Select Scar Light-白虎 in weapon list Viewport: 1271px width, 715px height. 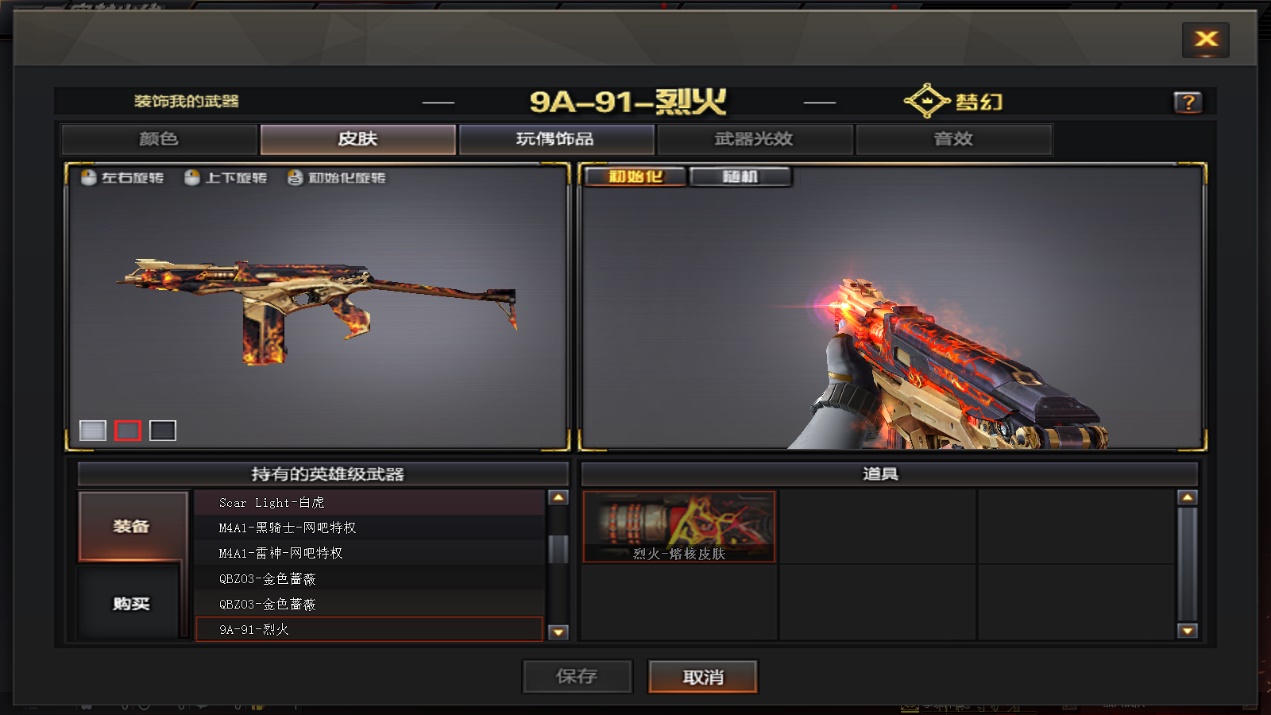coord(370,502)
